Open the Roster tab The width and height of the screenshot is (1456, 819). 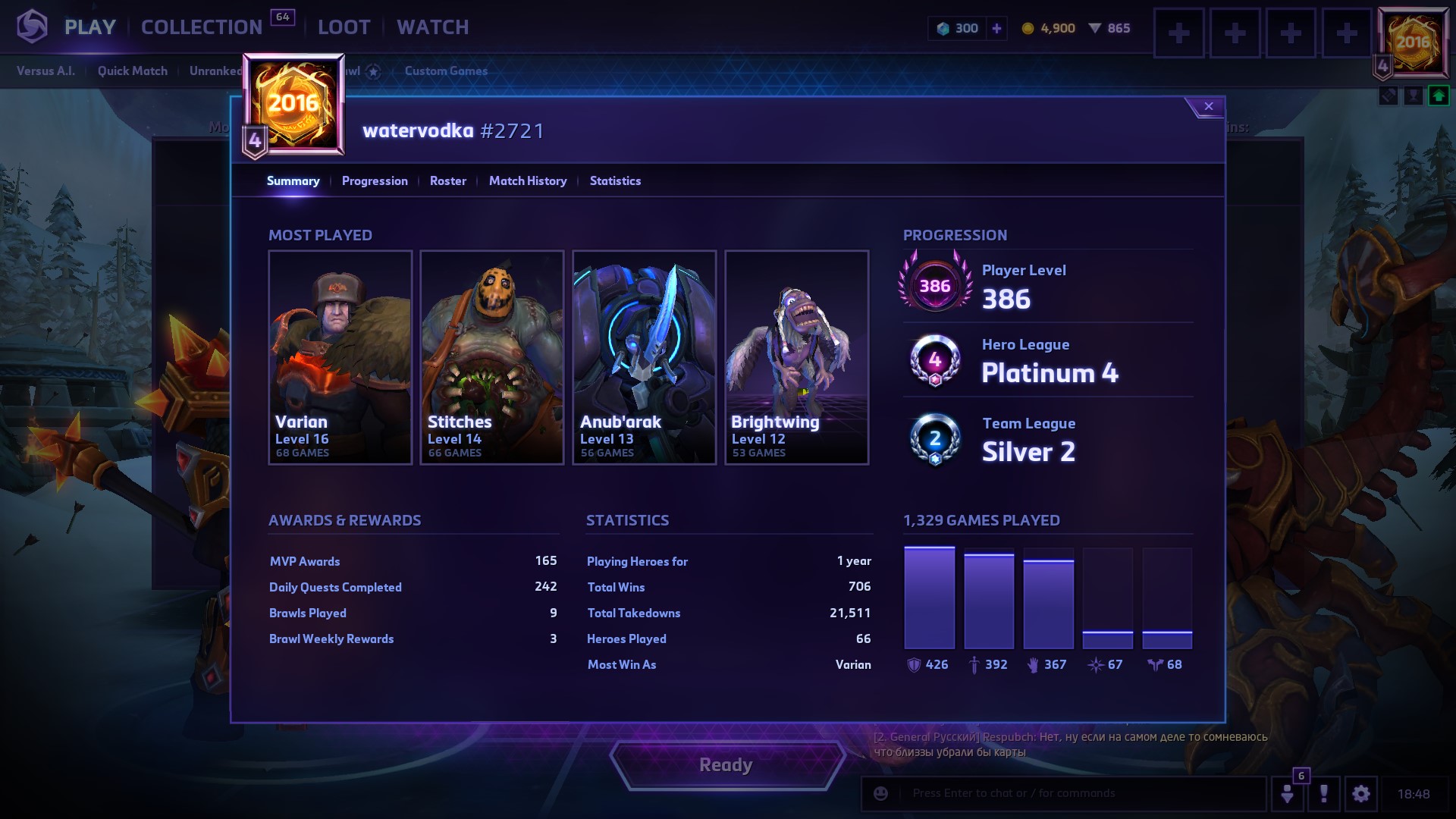(x=447, y=181)
